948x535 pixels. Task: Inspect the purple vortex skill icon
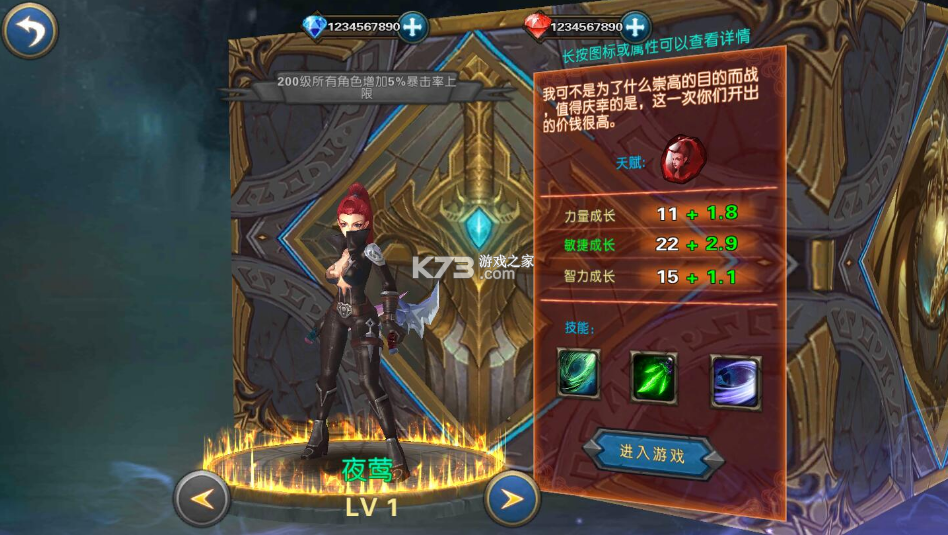point(735,381)
